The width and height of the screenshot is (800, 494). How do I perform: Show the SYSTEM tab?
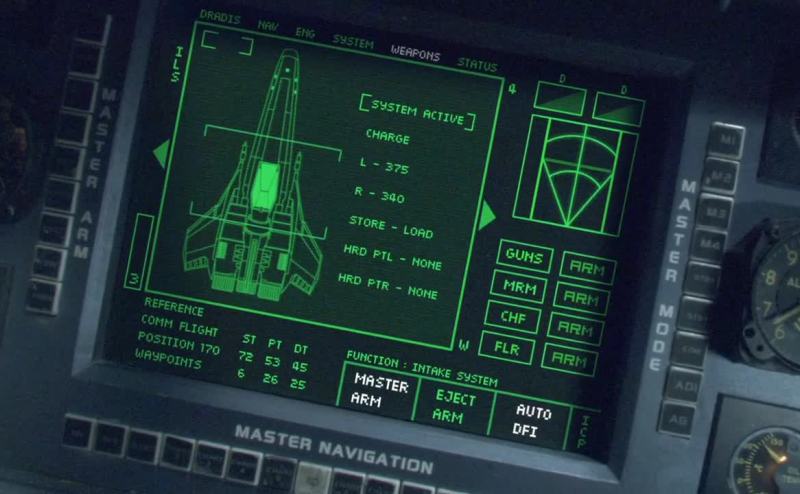point(353,43)
